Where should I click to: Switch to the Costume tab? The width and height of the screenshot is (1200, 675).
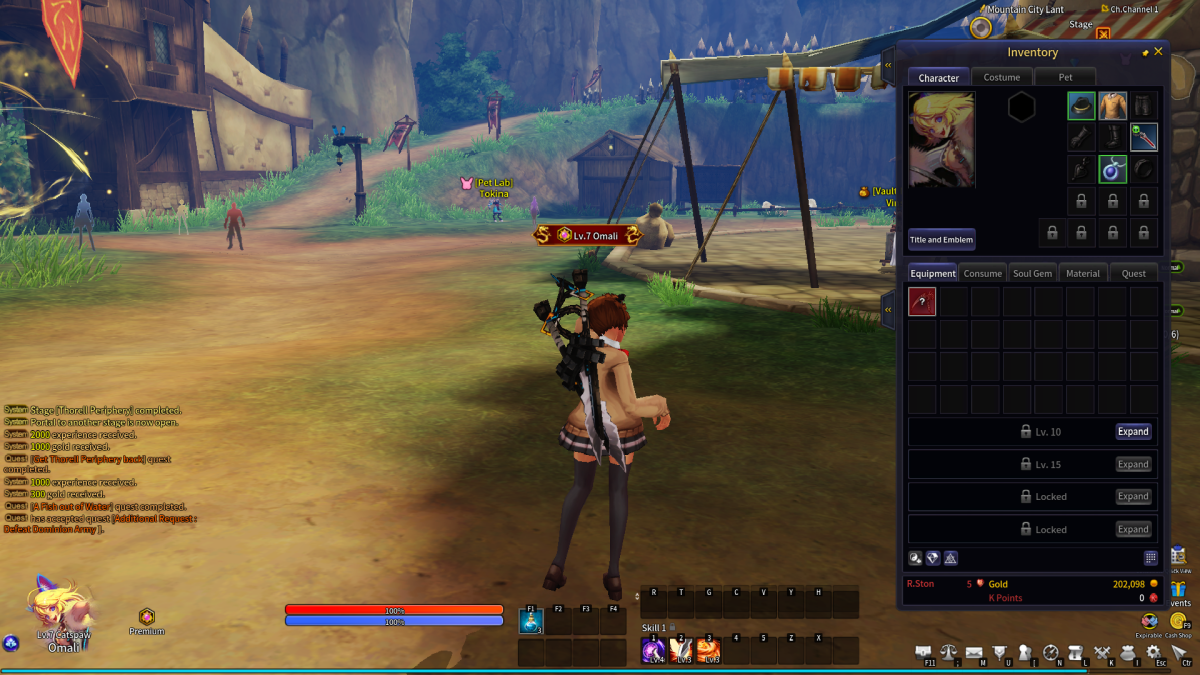click(x=1001, y=77)
